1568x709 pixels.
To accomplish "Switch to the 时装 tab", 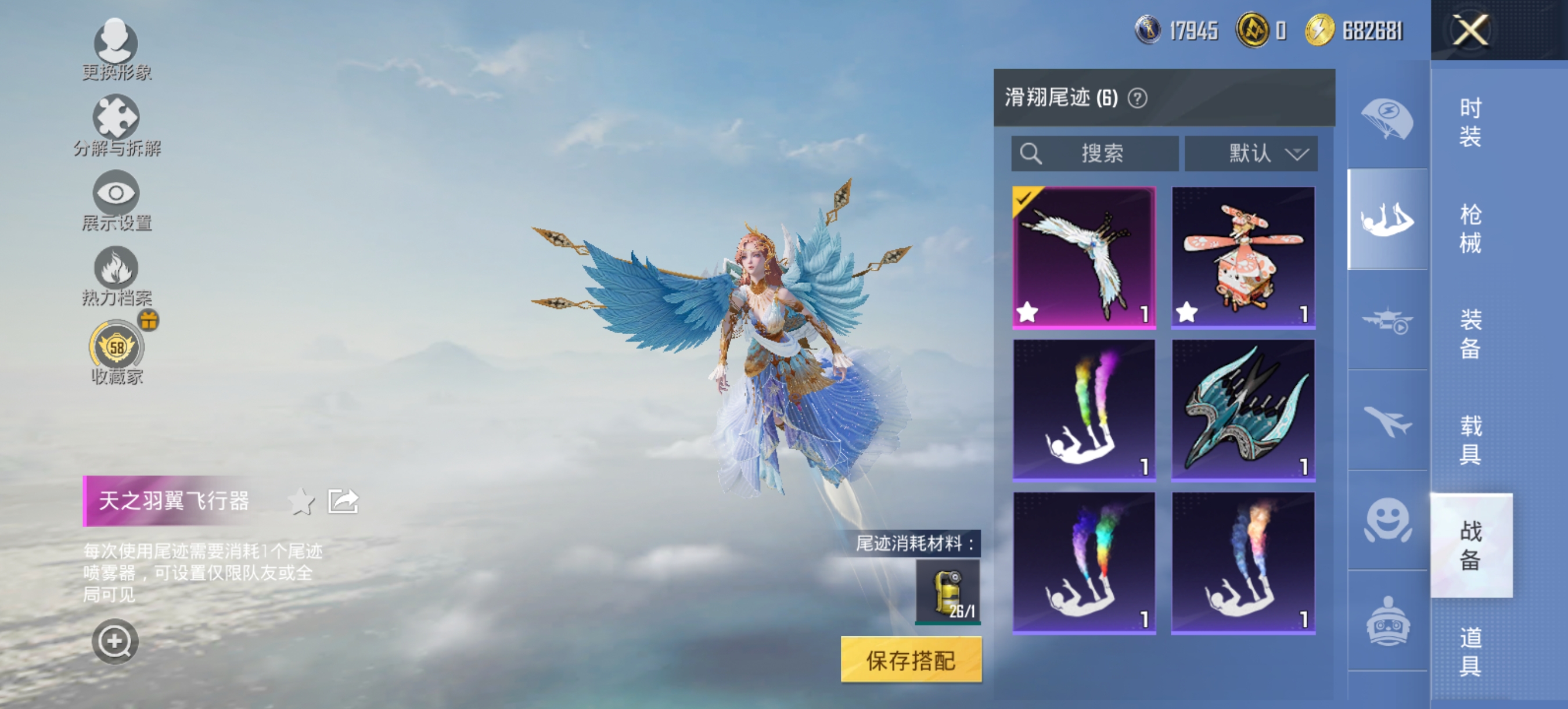I will click(x=1470, y=121).
